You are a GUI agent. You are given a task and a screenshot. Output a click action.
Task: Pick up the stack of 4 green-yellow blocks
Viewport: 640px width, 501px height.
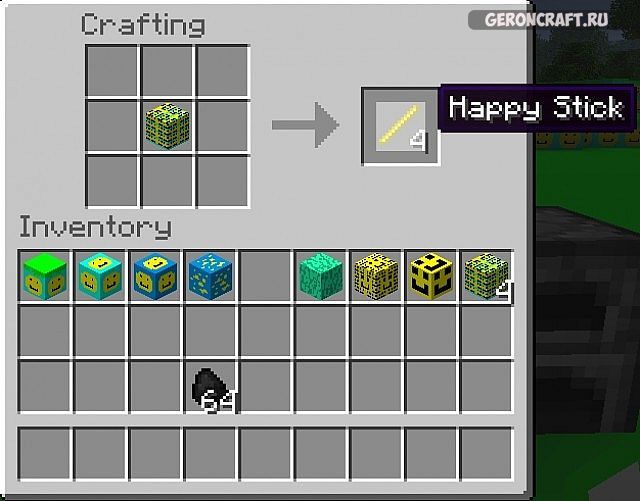click(486, 277)
